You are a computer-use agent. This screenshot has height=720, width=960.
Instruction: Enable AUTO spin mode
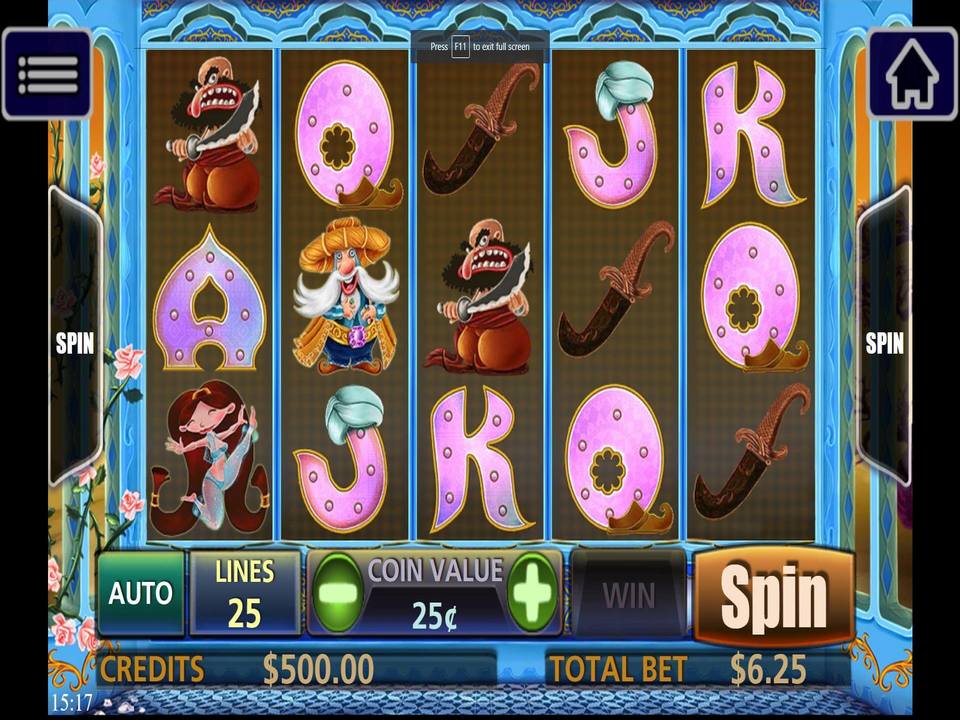(141, 594)
